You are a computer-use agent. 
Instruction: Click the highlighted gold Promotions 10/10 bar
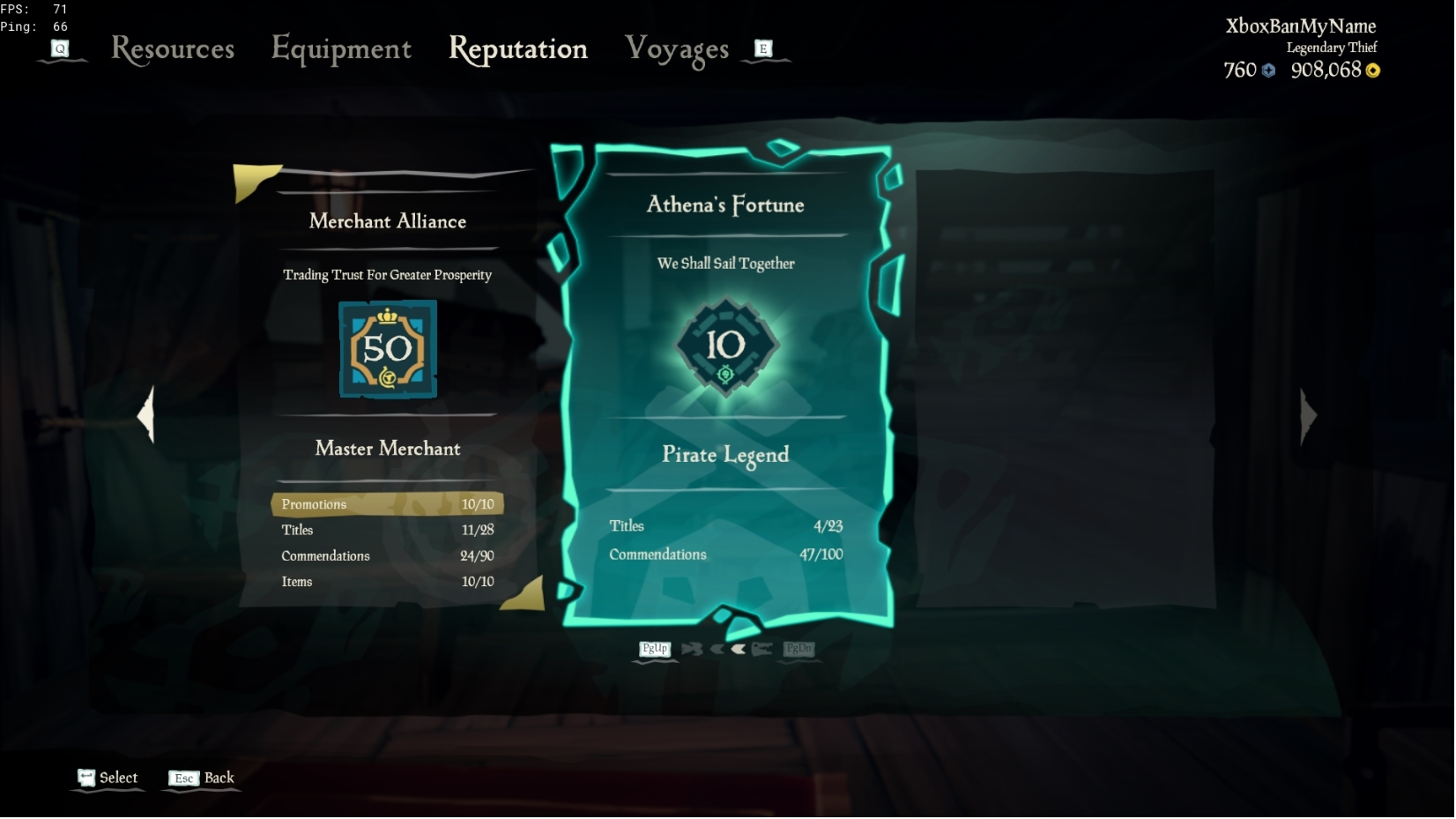[x=387, y=503]
